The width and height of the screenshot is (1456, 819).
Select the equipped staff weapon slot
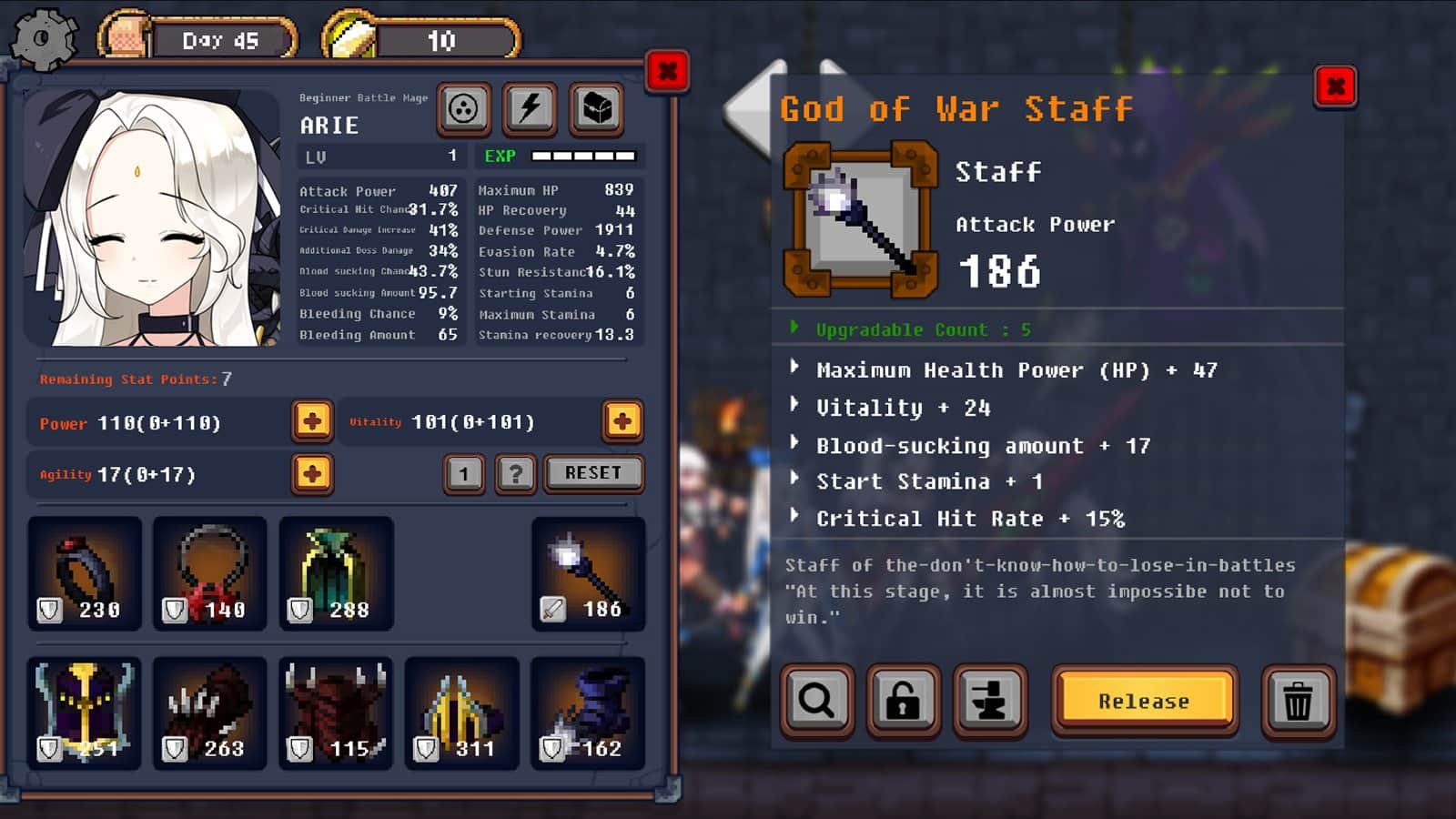(x=588, y=573)
